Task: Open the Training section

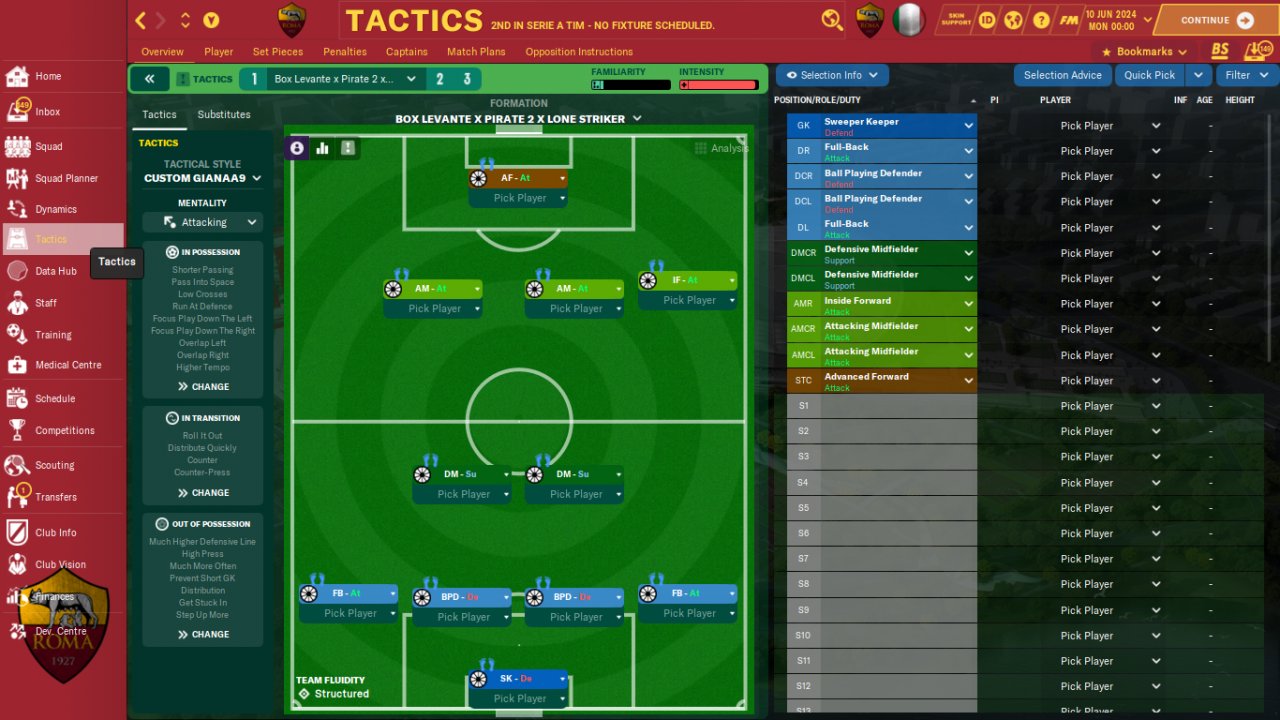Action: point(53,335)
